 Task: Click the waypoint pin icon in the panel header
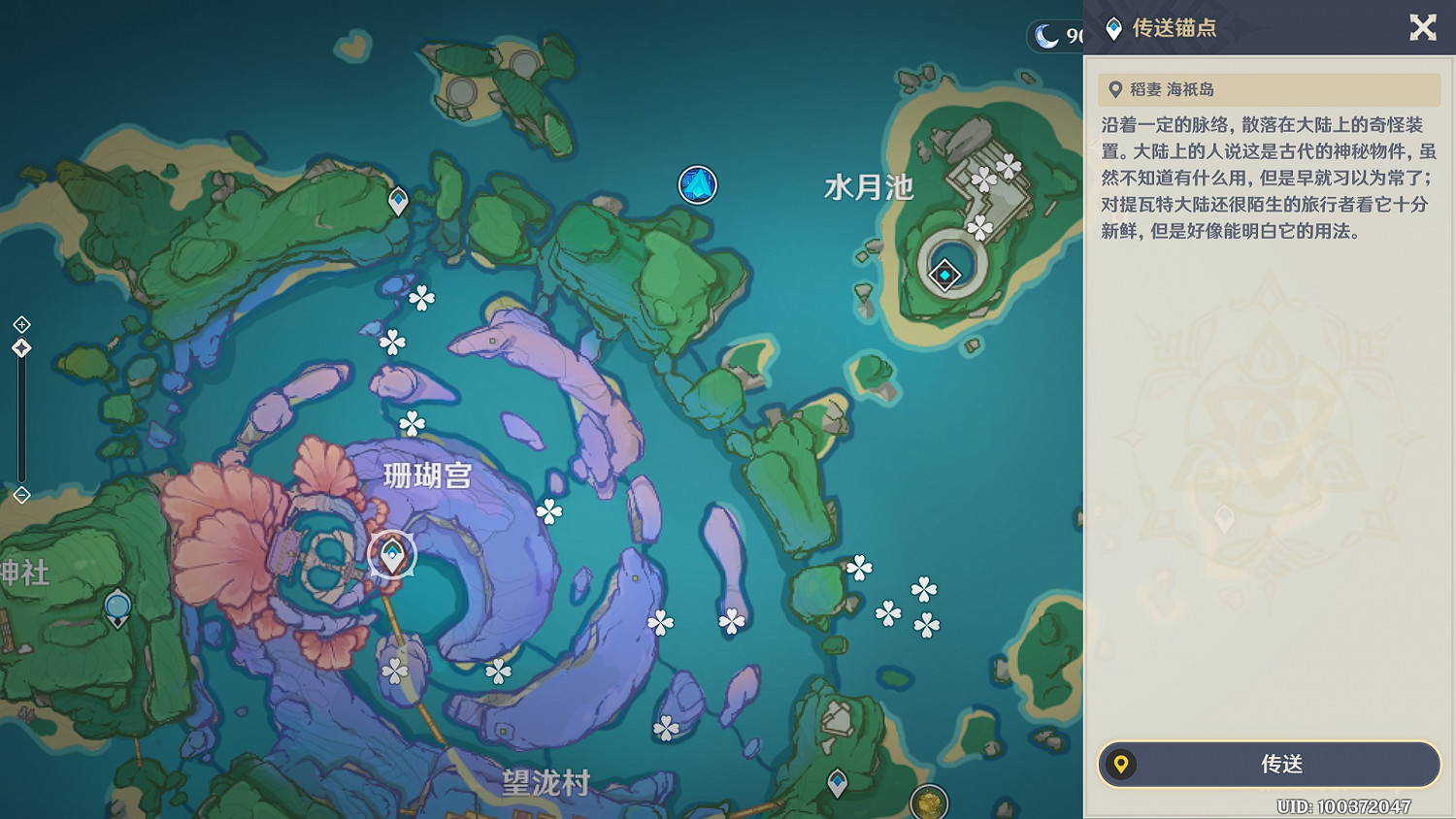[x=1112, y=27]
